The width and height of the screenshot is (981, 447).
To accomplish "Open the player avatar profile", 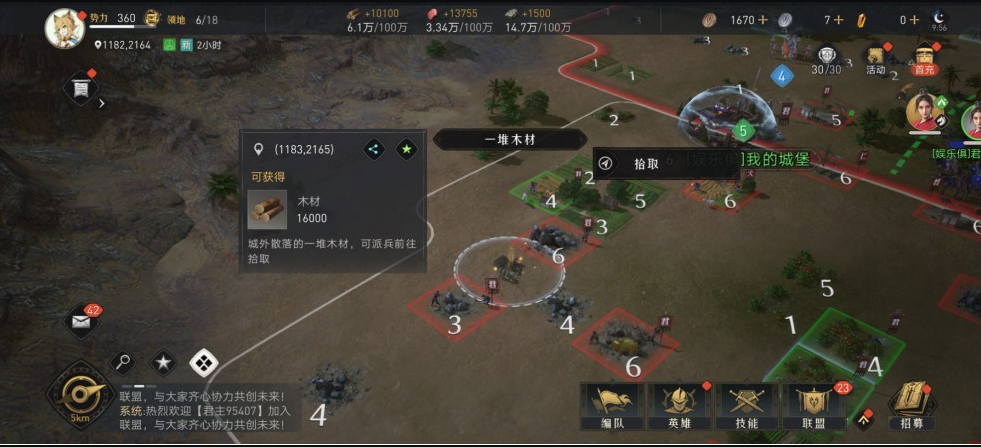I will (x=64, y=26).
